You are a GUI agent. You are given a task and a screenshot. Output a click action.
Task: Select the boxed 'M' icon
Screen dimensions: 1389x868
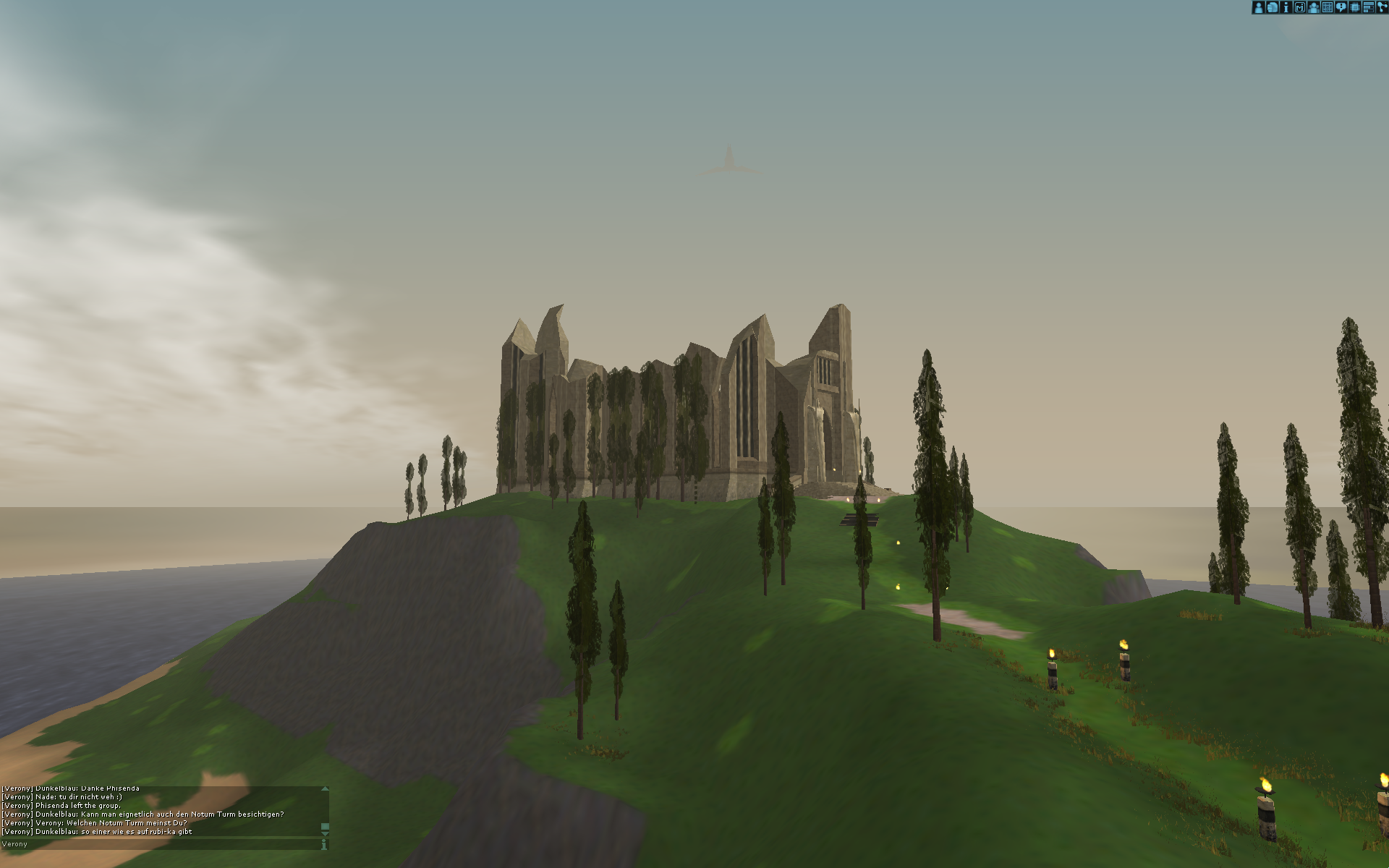[x=1299, y=7]
